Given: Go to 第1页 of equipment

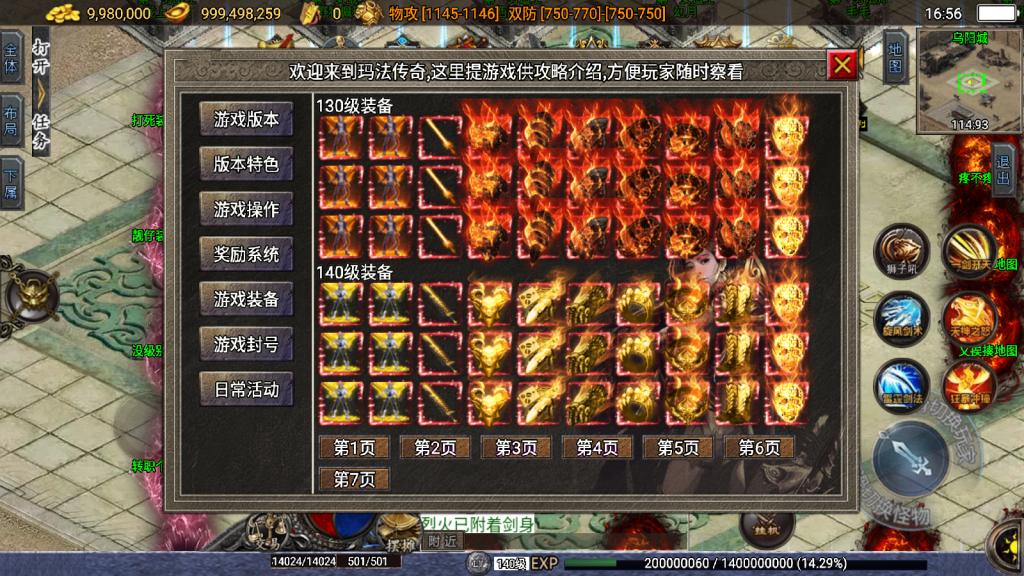Looking at the screenshot, I should point(354,447).
